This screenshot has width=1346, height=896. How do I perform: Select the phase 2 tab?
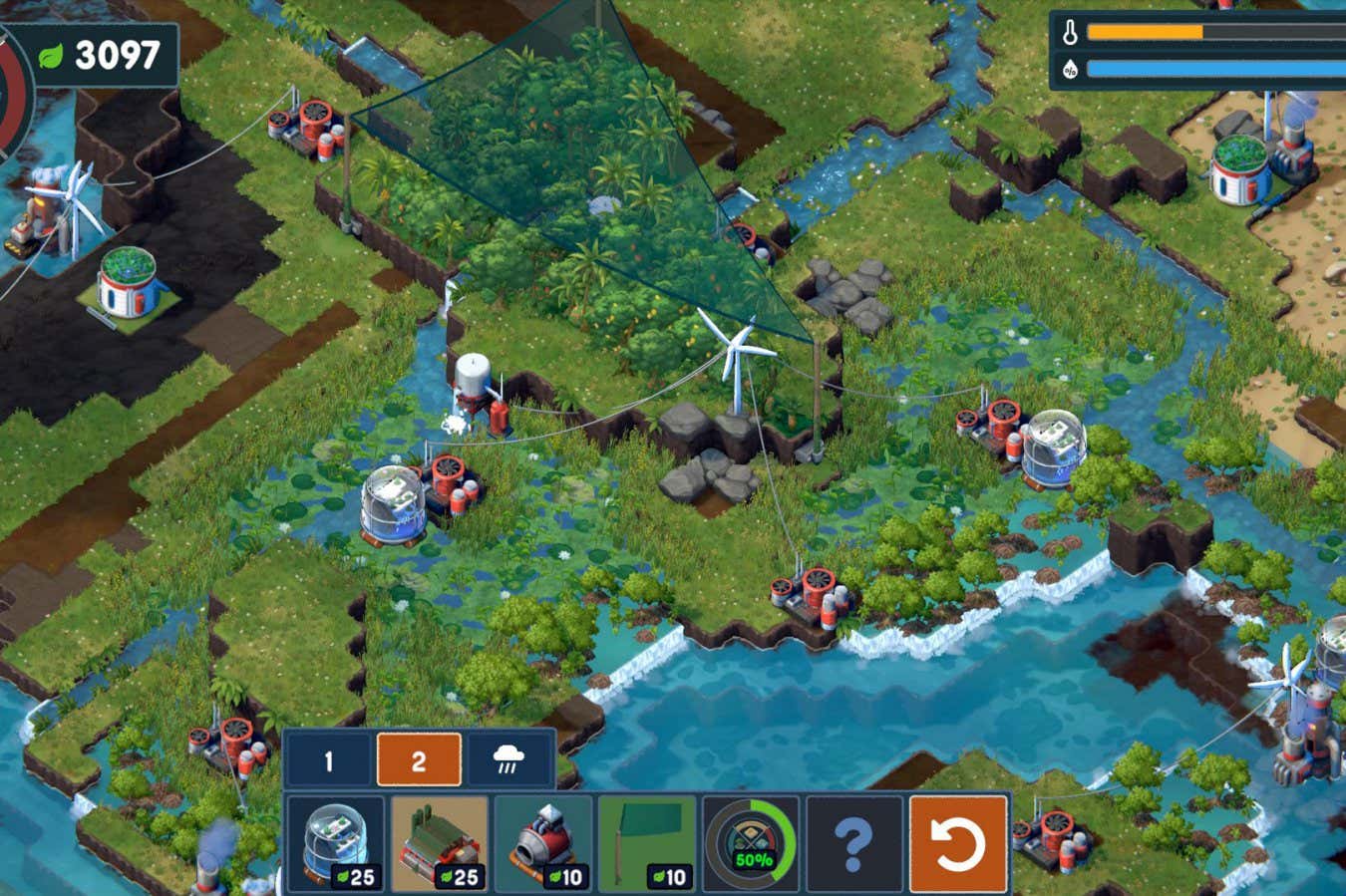(419, 761)
